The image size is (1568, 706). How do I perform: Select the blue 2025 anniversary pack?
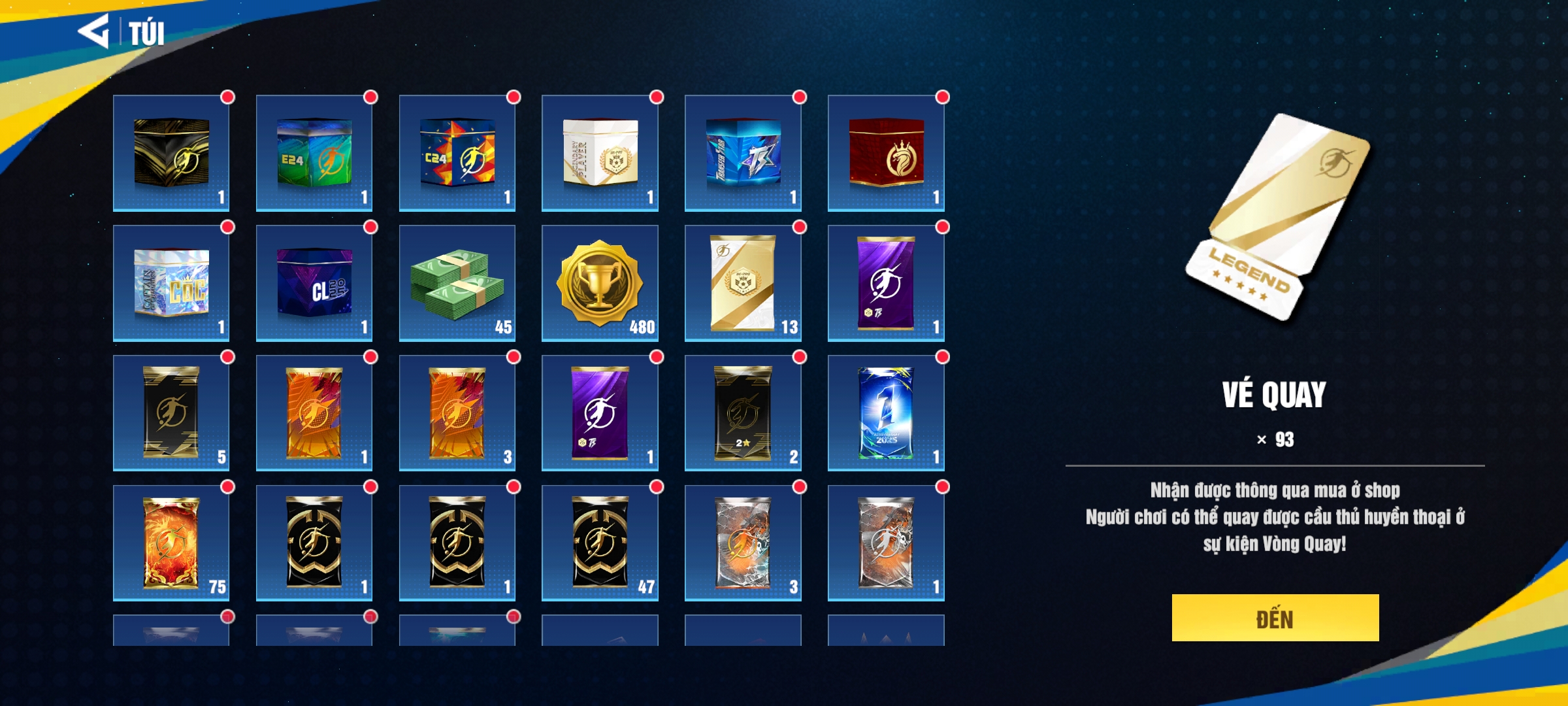click(x=886, y=413)
